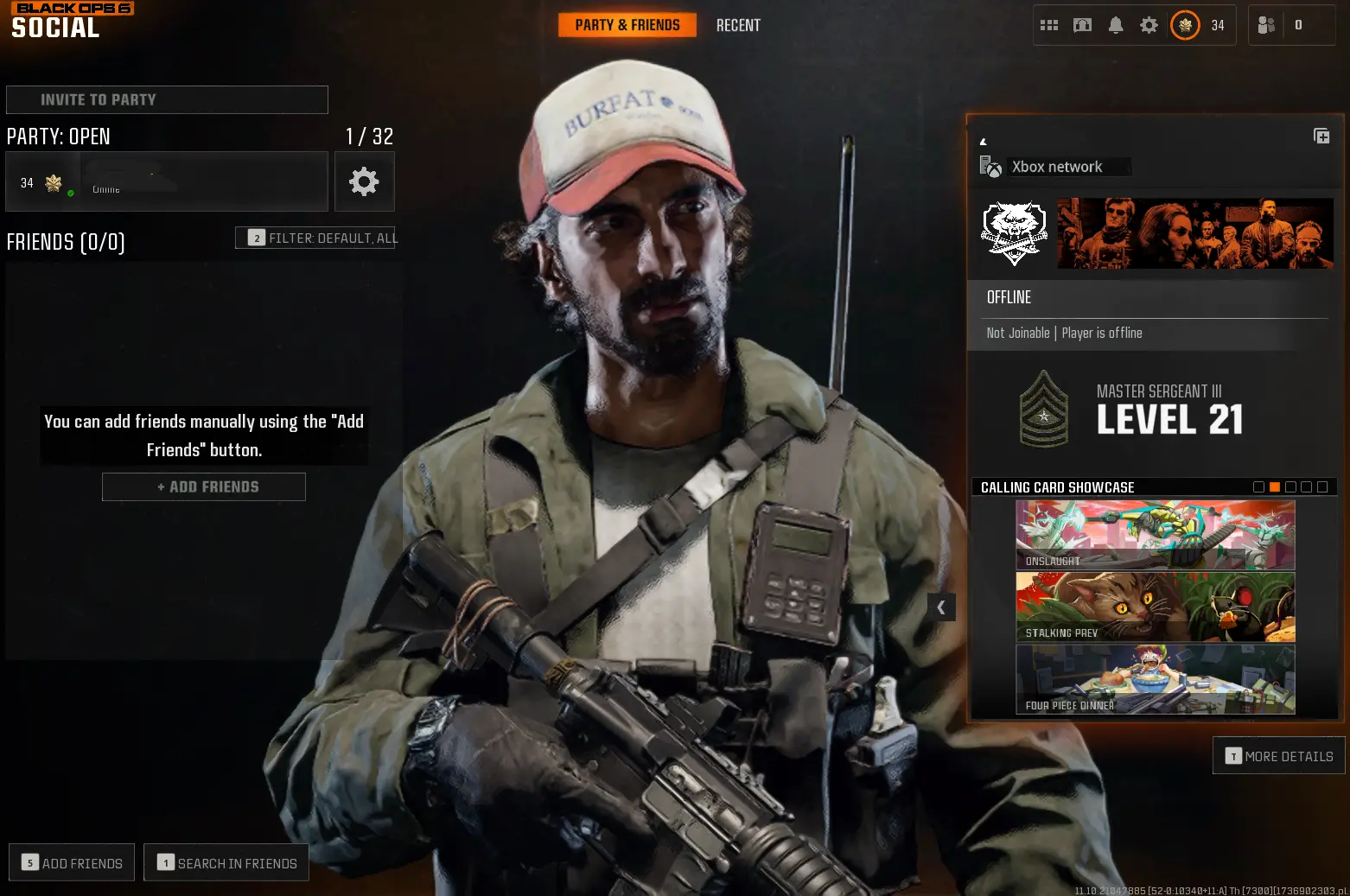Click the gear icon next to party member
The height and width of the screenshot is (896, 1350).
[x=364, y=181]
